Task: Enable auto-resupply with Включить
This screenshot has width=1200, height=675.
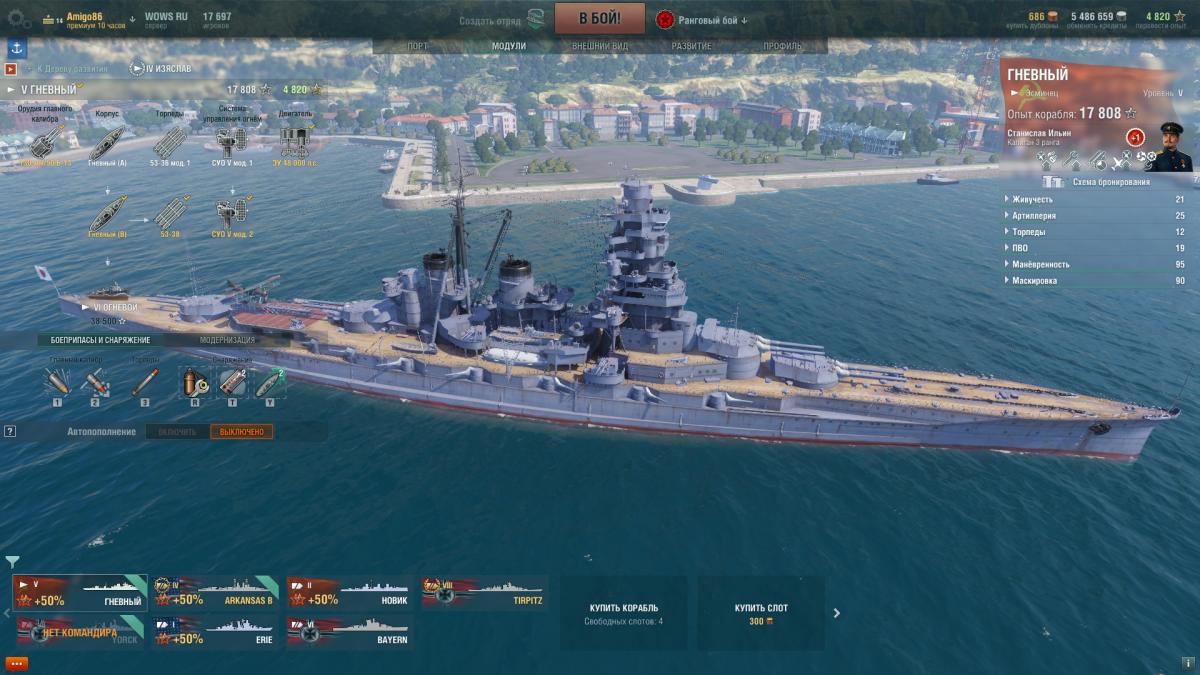Action: point(177,431)
